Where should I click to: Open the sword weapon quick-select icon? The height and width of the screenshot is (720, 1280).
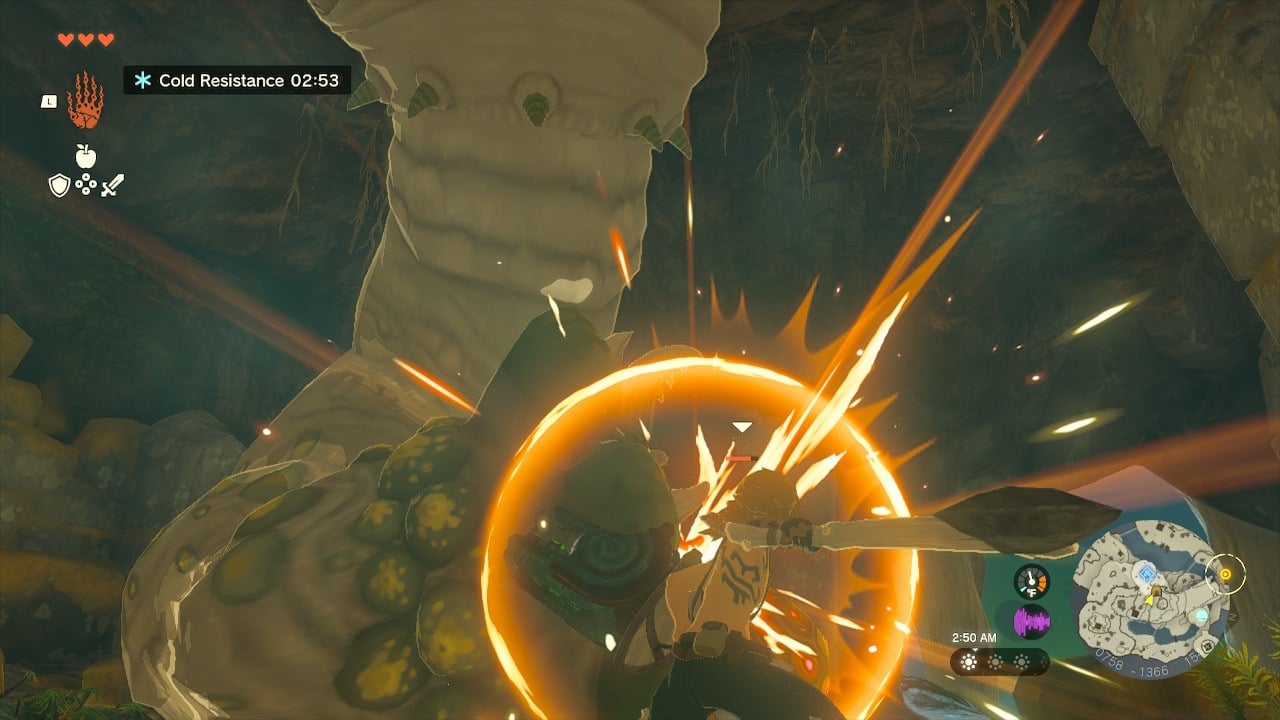(x=112, y=185)
